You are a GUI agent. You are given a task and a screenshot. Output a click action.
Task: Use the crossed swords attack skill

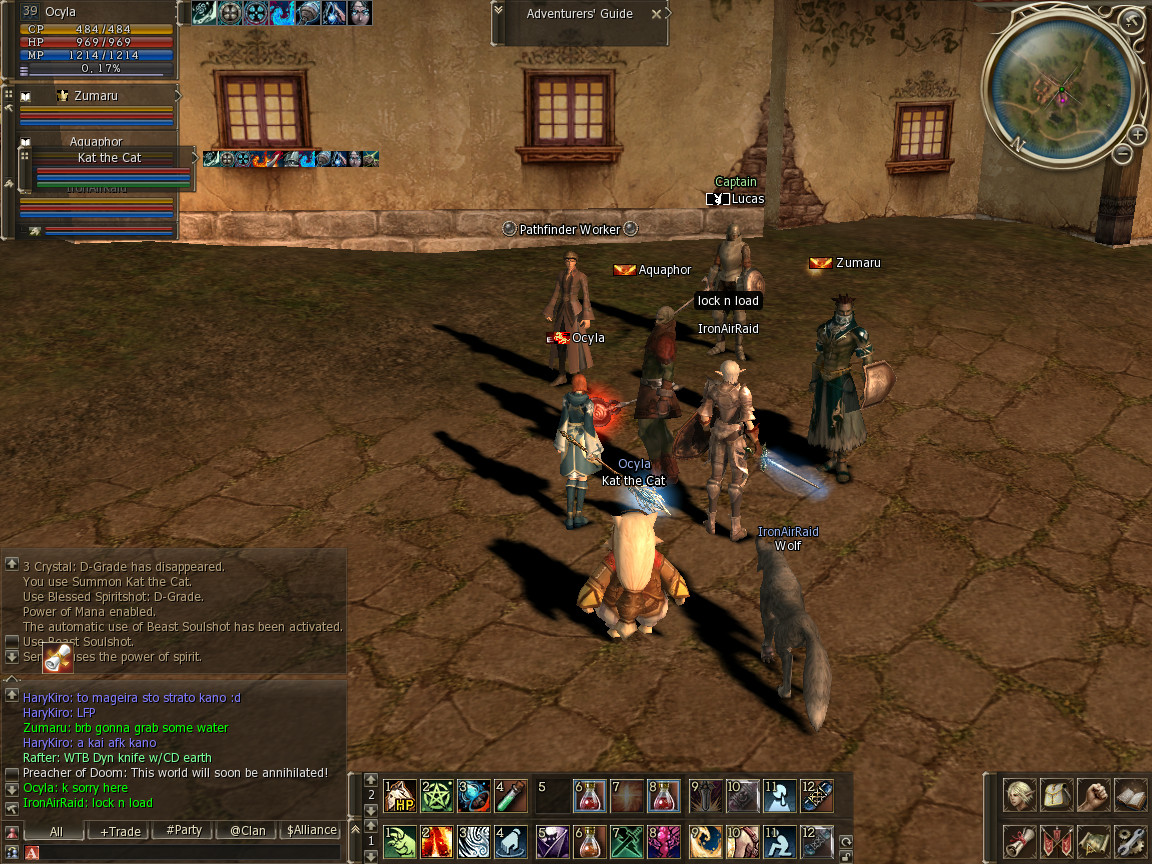625,840
